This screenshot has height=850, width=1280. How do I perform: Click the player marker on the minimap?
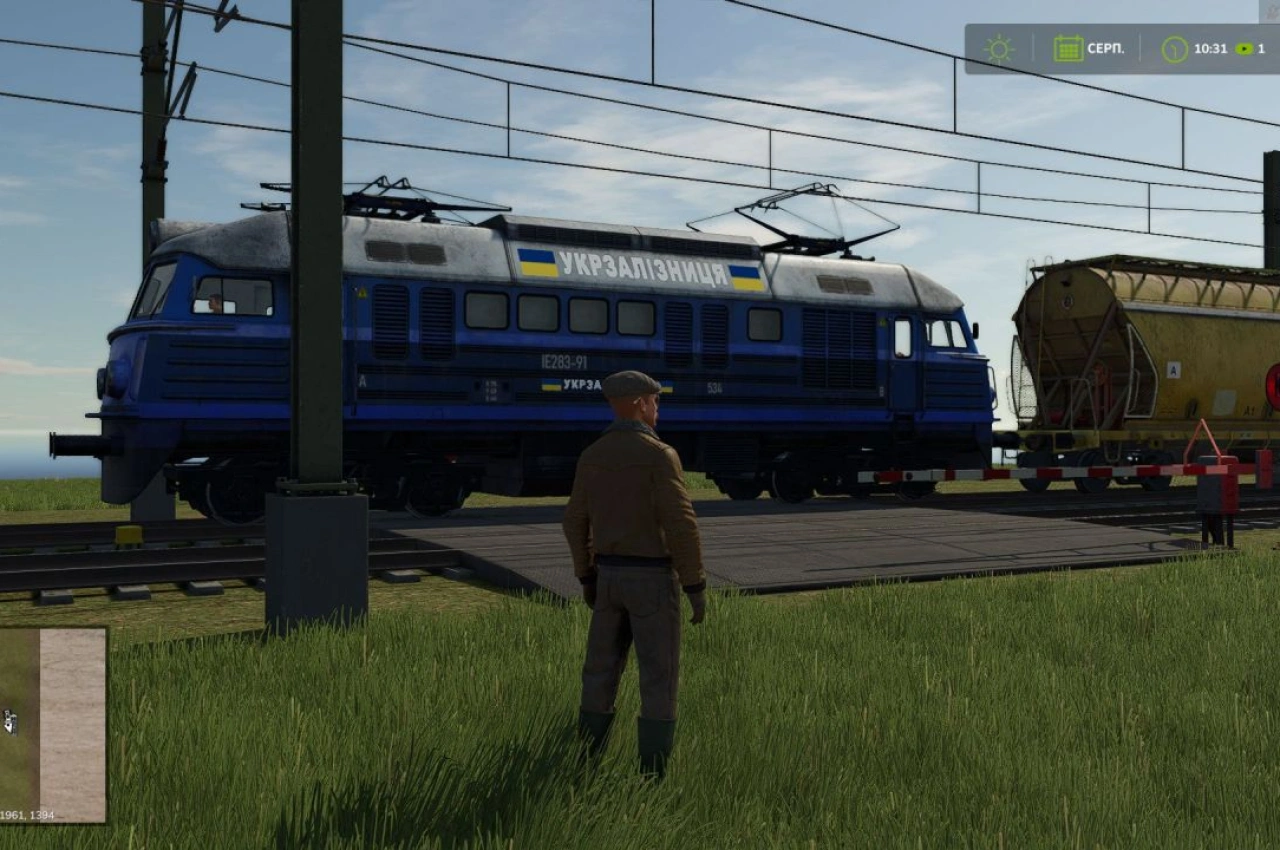(10, 722)
